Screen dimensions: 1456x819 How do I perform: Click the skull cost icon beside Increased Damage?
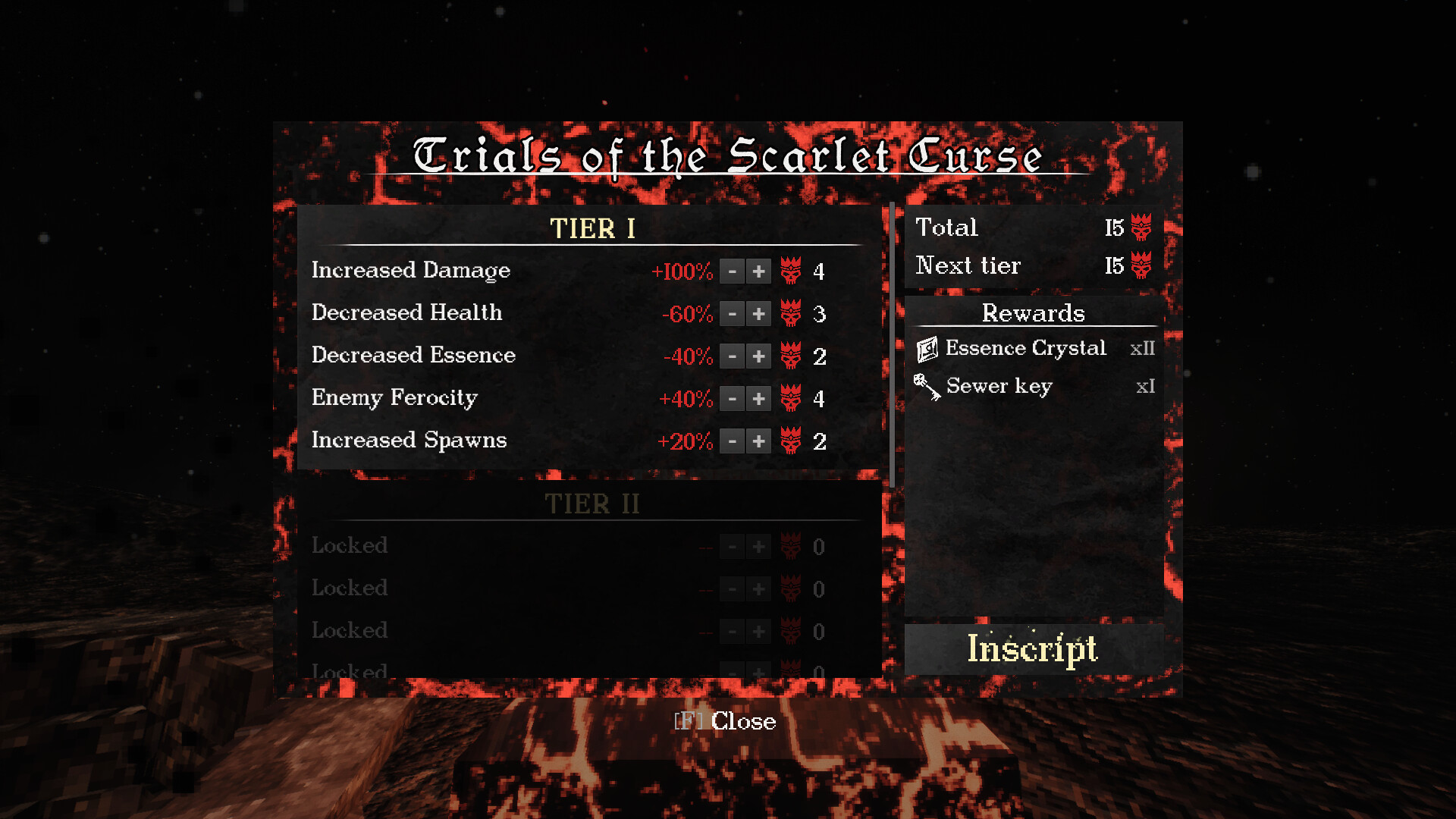pos(791,271)
